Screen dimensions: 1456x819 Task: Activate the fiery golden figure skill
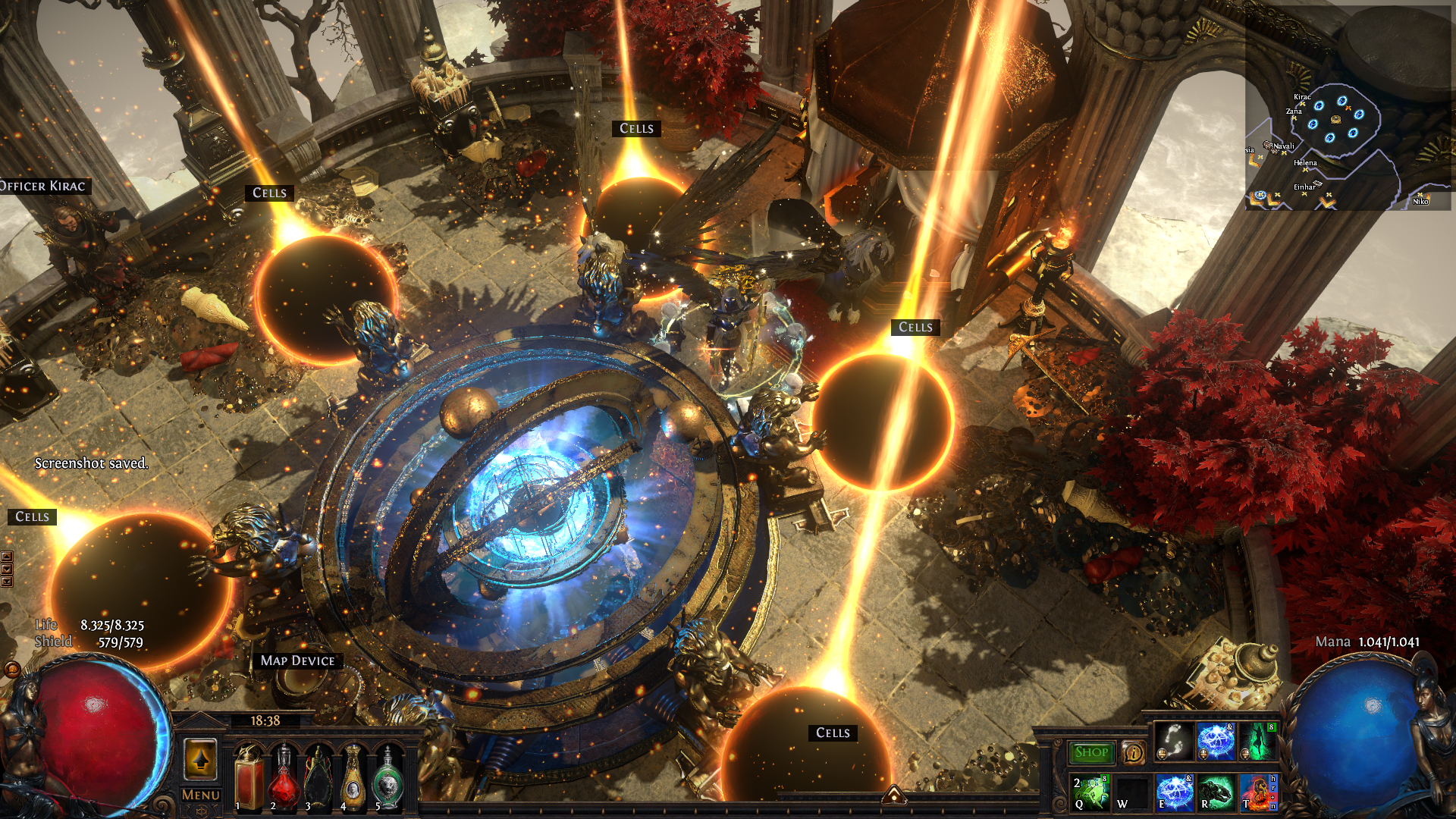point(1257,792)
